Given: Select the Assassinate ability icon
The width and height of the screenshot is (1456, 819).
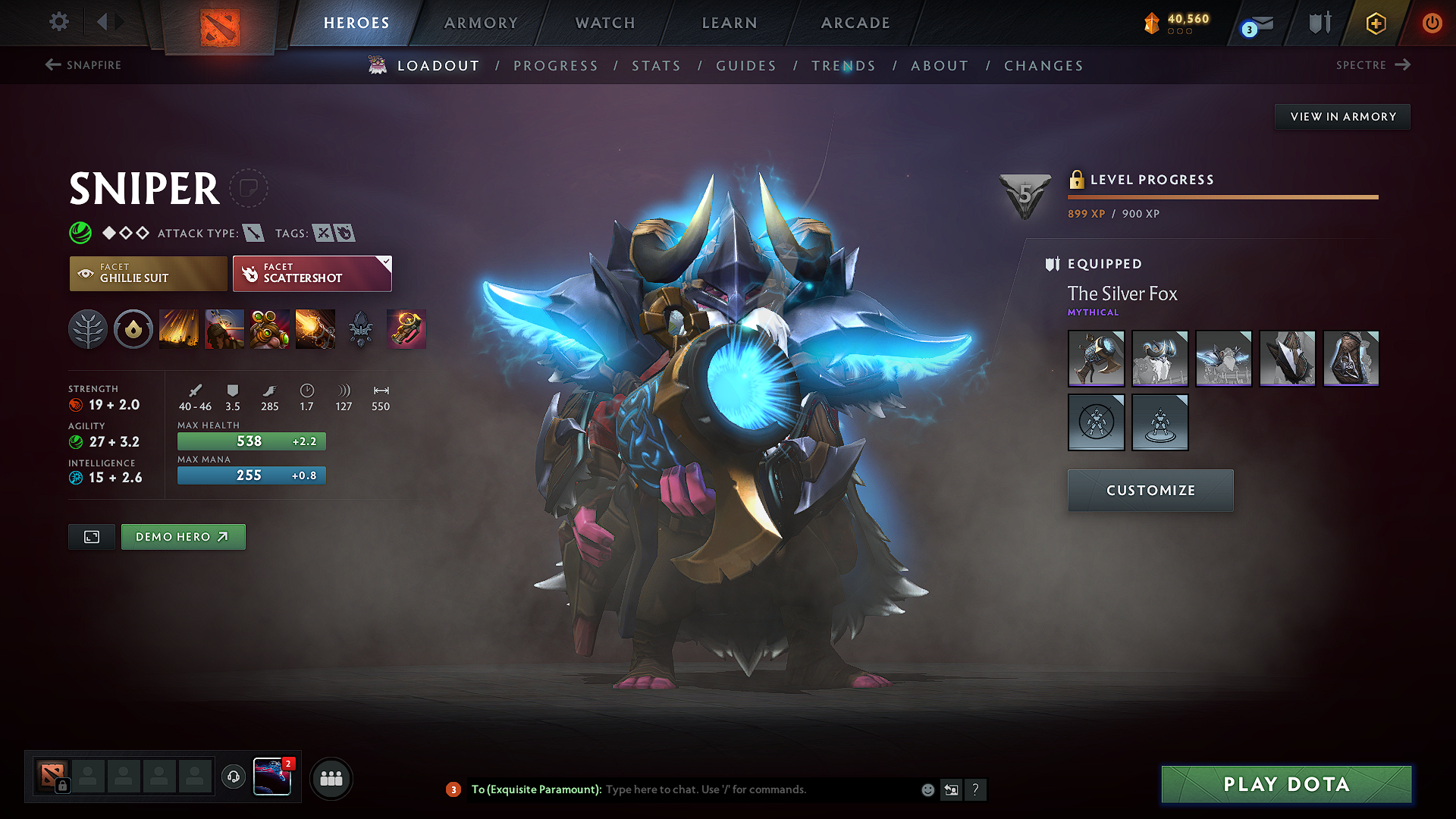Looking at the screenshot, I should point(315,328).
